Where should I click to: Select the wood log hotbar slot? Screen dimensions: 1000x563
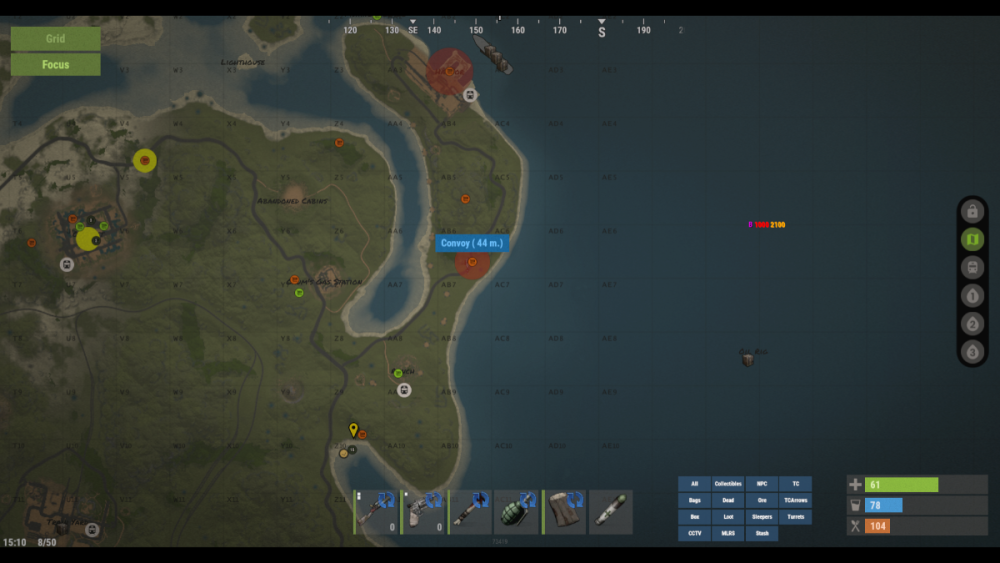pos(564,511)
